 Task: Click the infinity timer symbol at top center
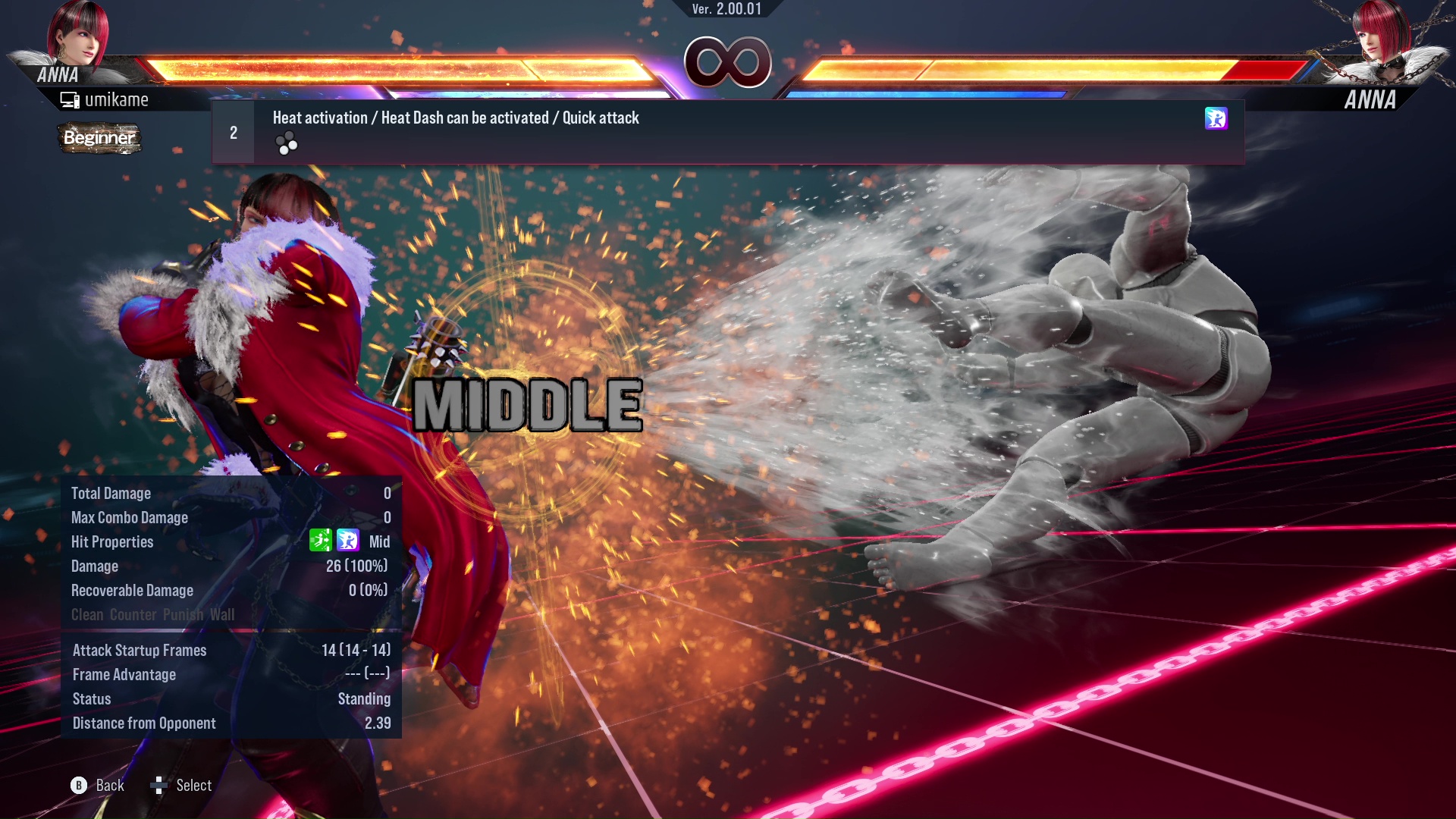728,62
